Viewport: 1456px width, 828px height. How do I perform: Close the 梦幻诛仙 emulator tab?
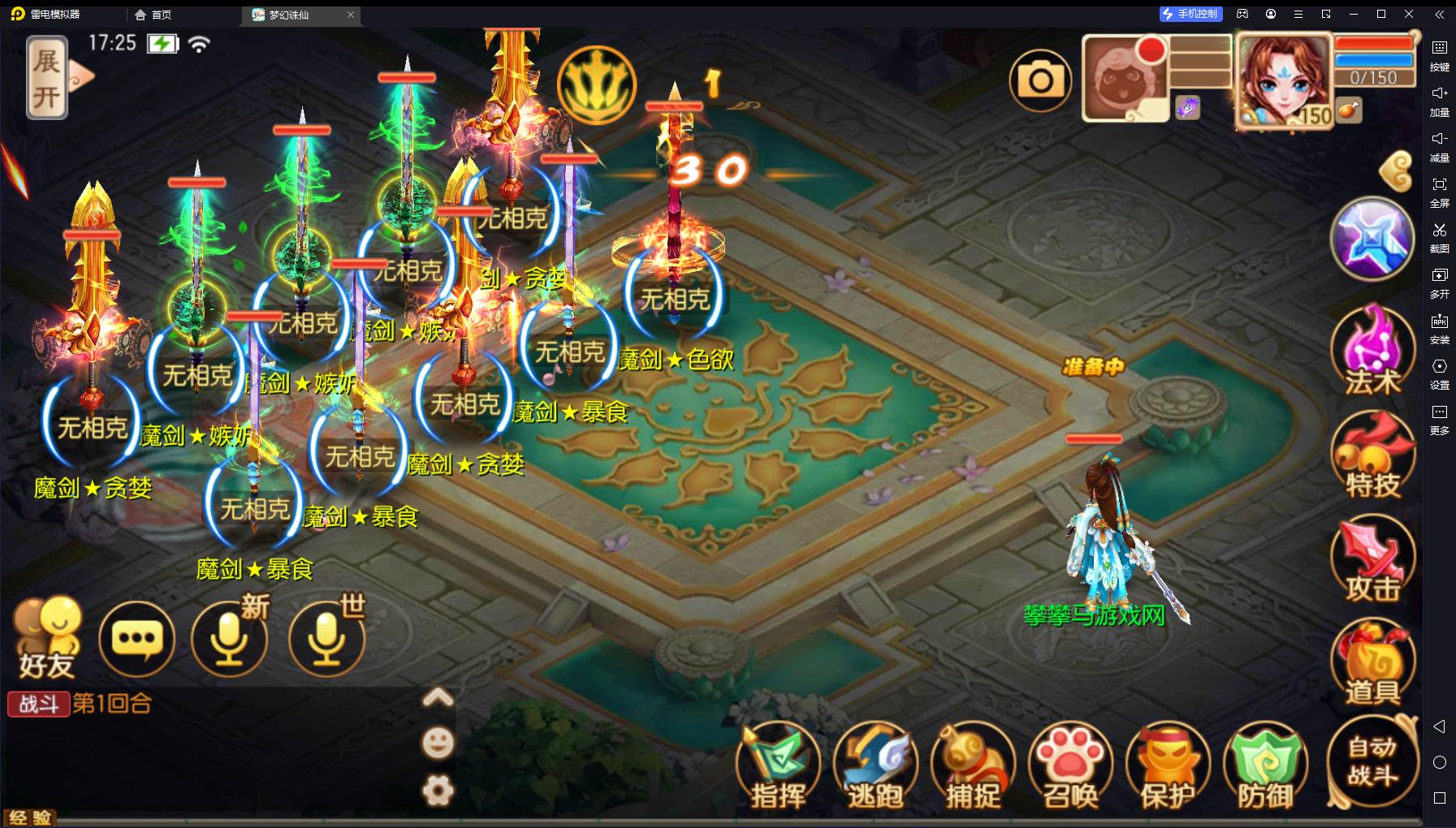(x=351, y=15)
